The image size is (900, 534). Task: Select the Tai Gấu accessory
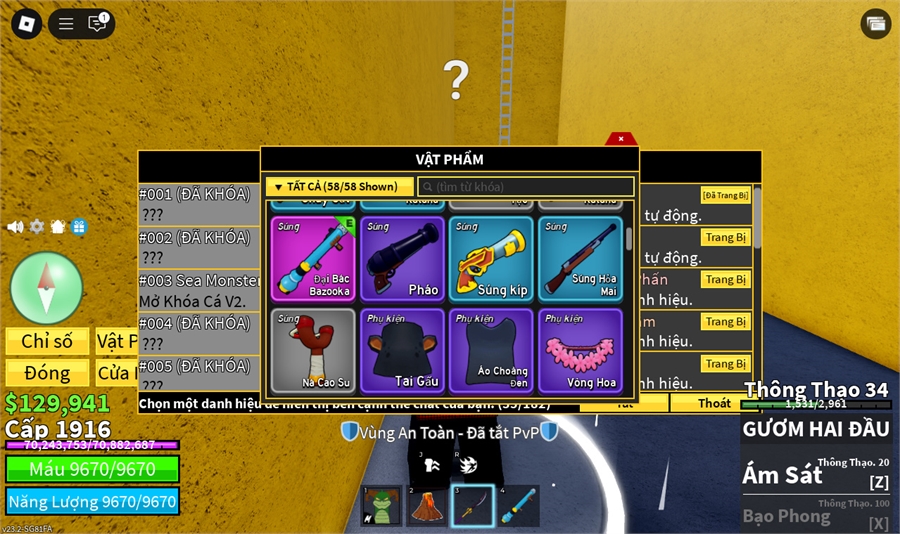click(402, 350)
